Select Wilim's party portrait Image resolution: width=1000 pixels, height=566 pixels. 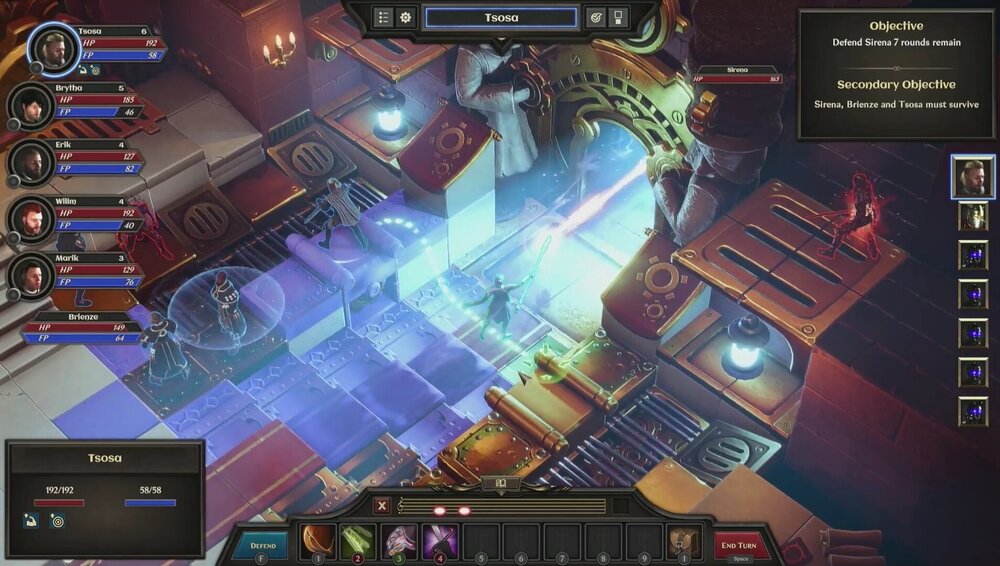point(31,219)
